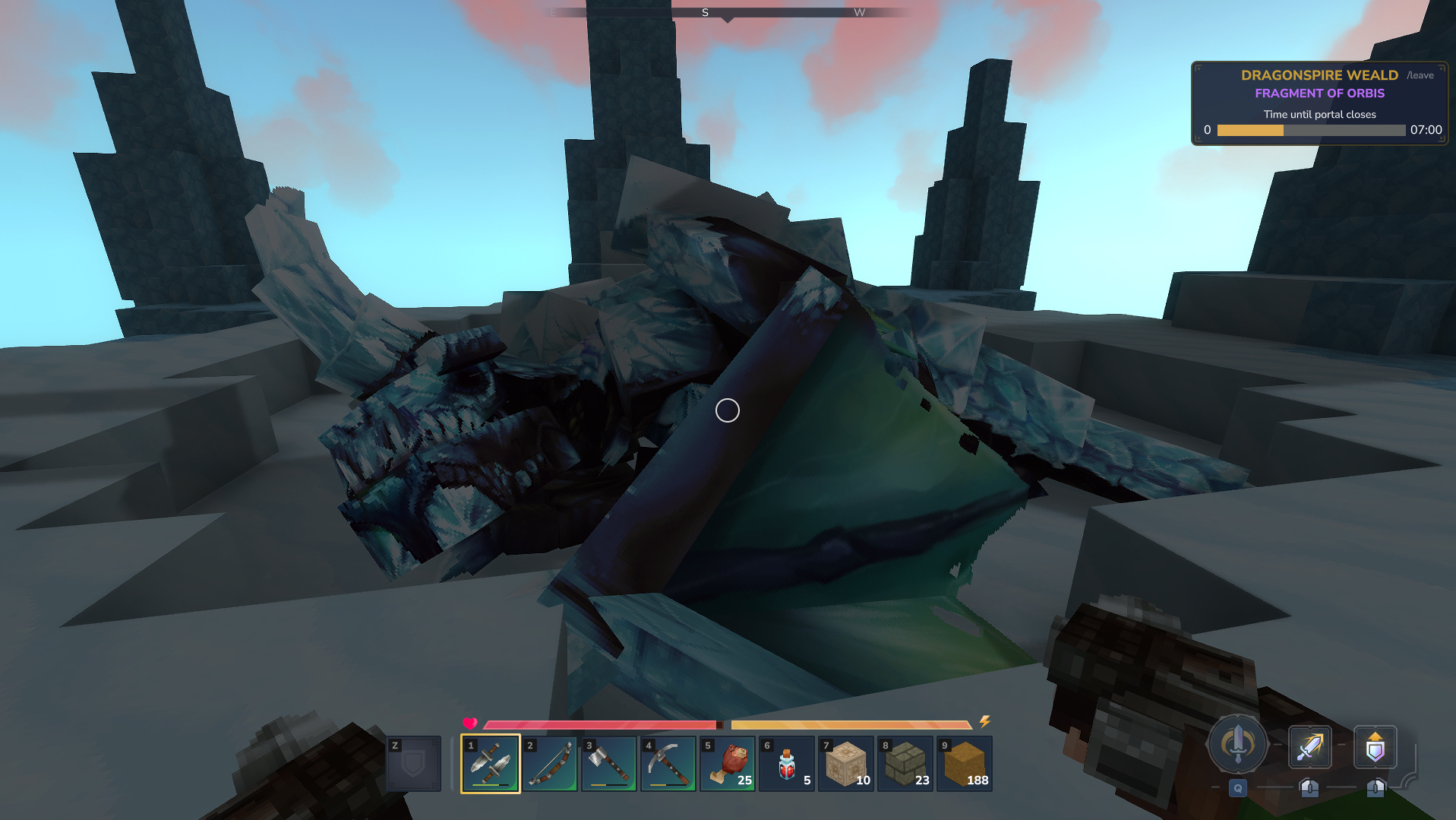Choose the mossy stone brick stack
Image resolution: width=1456 pixels, height=820 pixels.
(905, 763)
